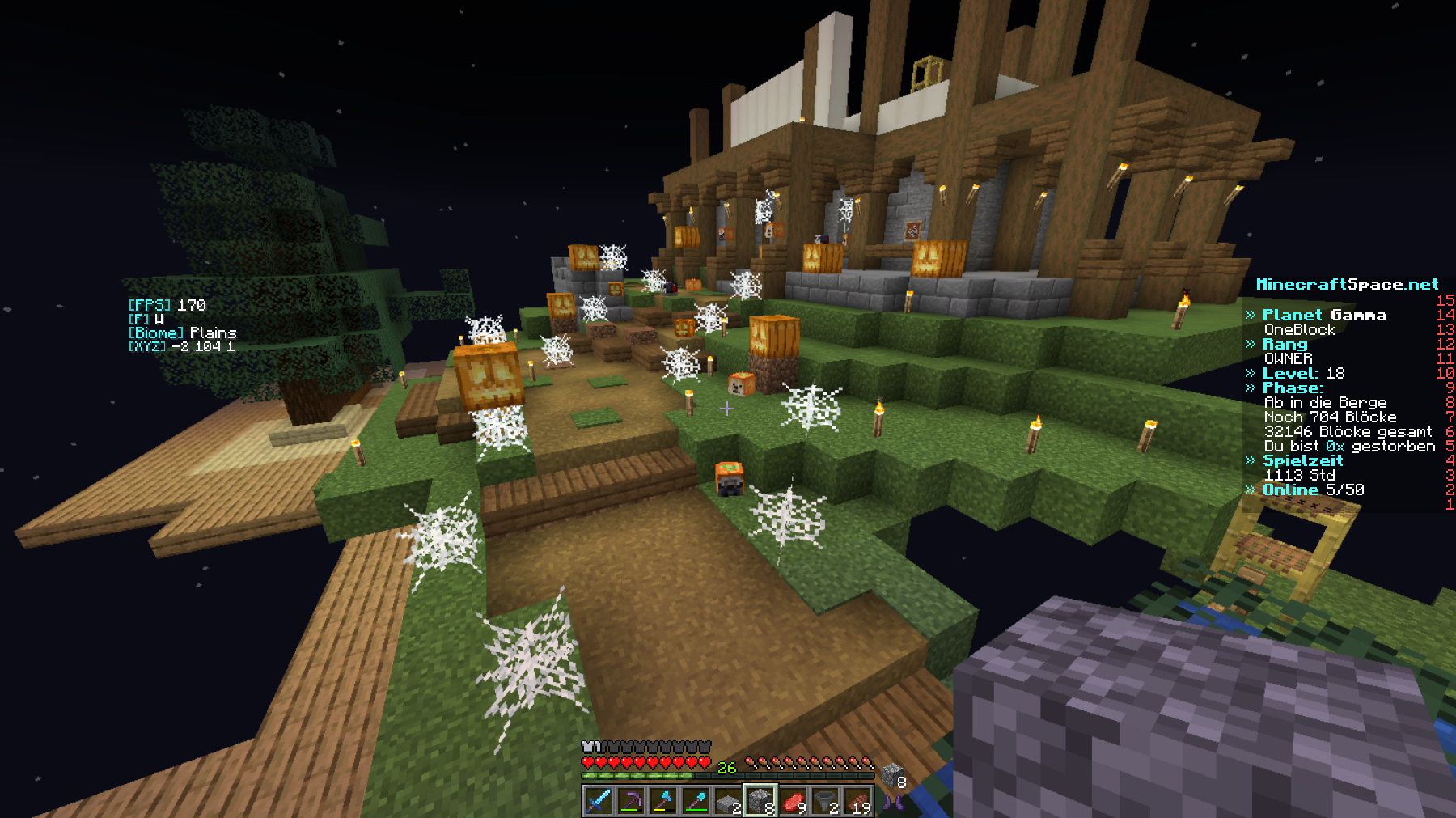Select the stone slab hotbar slot
The image size is (1456, 818).
click(x=727, y=801)
